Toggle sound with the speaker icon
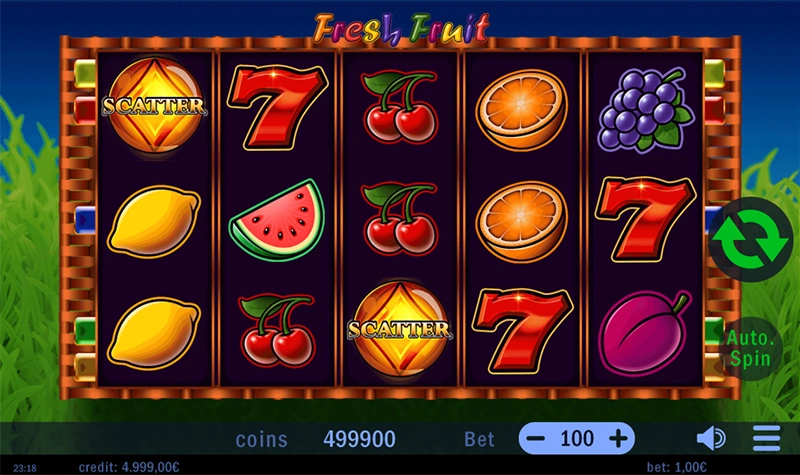 click(x=711, y=438)
